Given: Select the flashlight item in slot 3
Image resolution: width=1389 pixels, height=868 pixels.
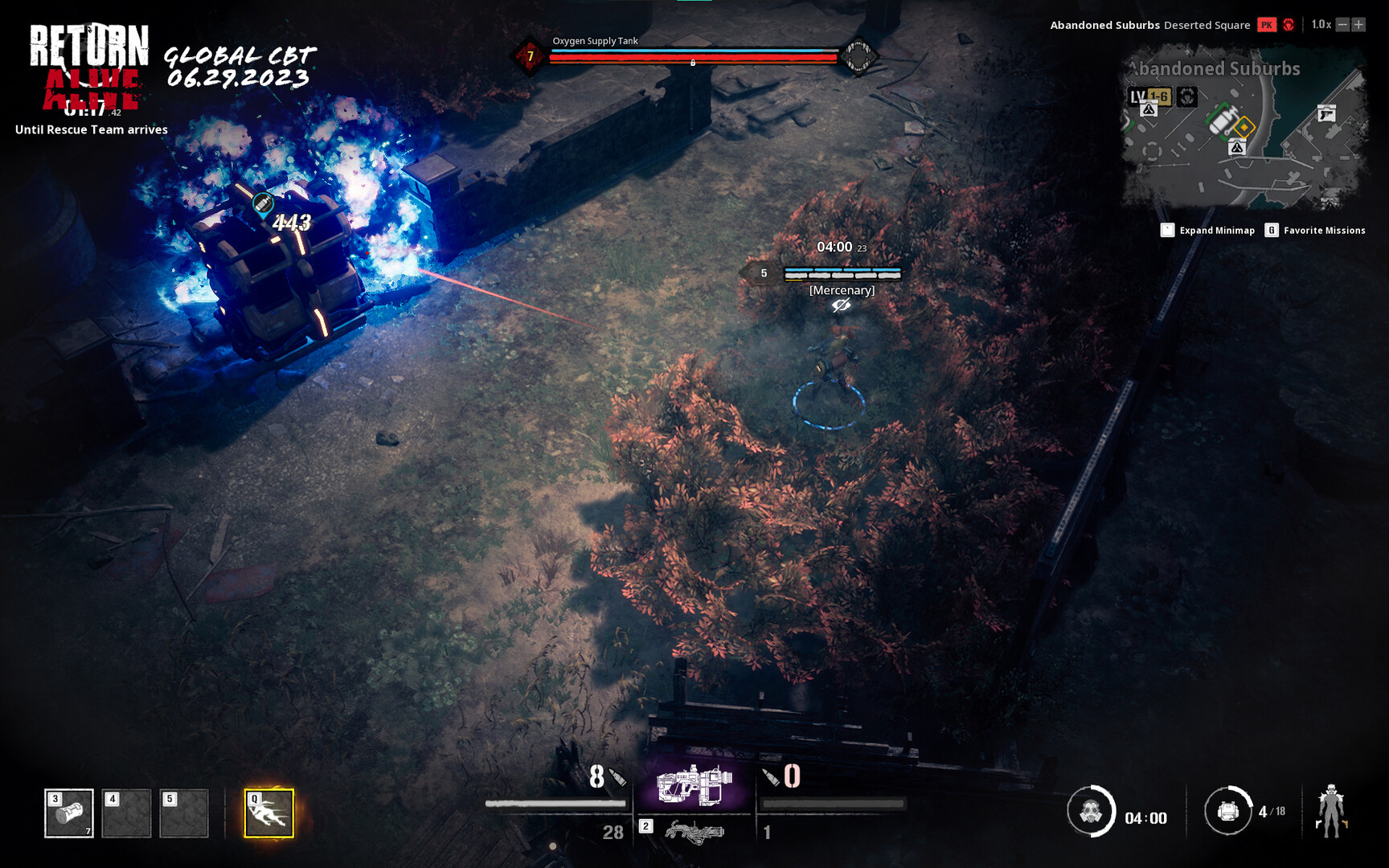Looking at the screenshot, I should [71, 813].
